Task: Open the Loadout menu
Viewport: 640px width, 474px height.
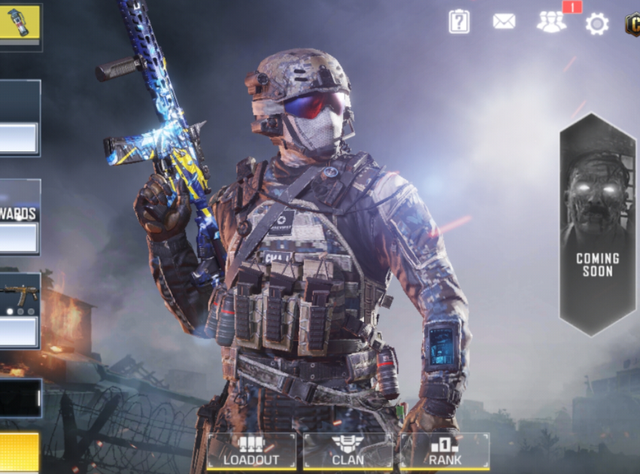Action: (251, 450)
